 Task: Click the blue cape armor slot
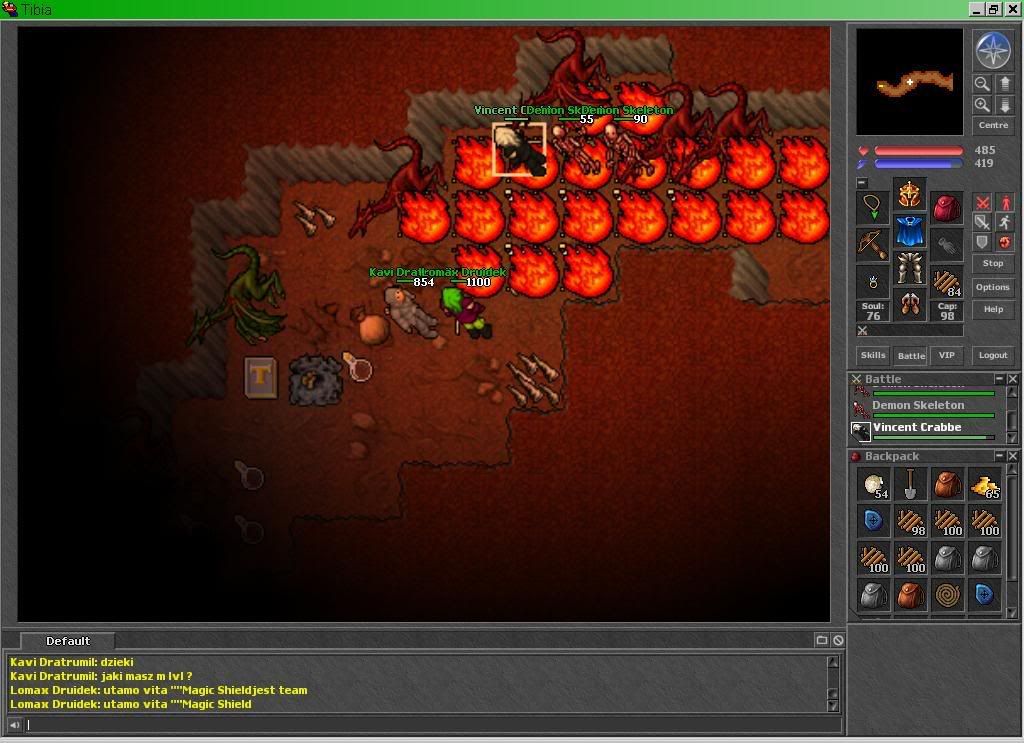point(909,231)
